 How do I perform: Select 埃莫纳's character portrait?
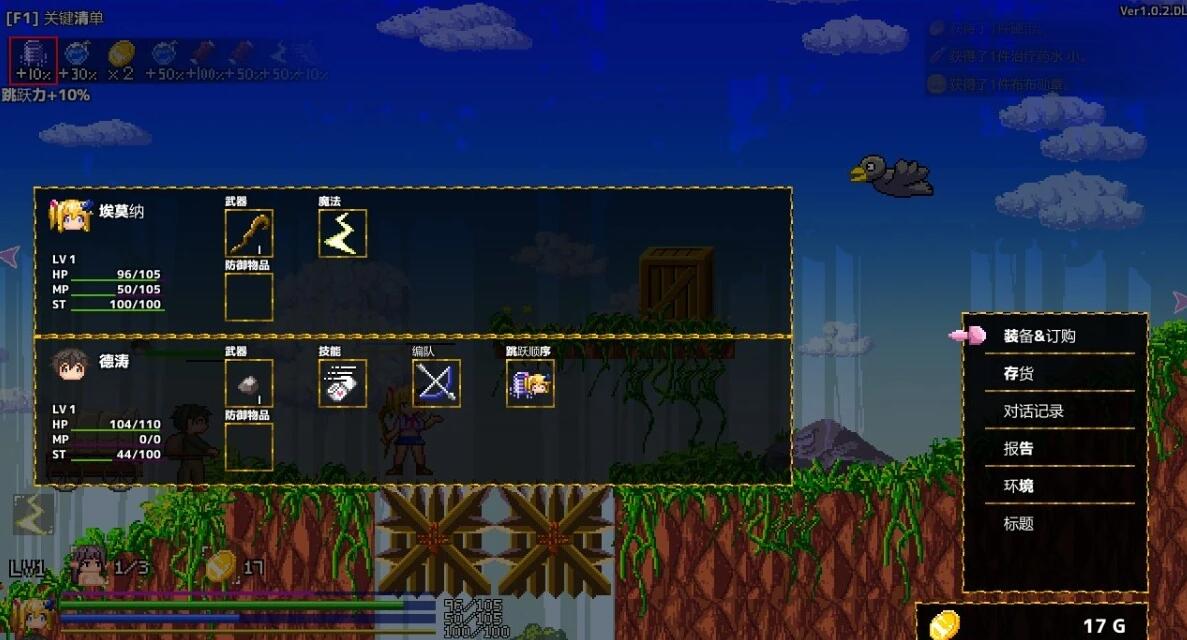coord(72,215)
